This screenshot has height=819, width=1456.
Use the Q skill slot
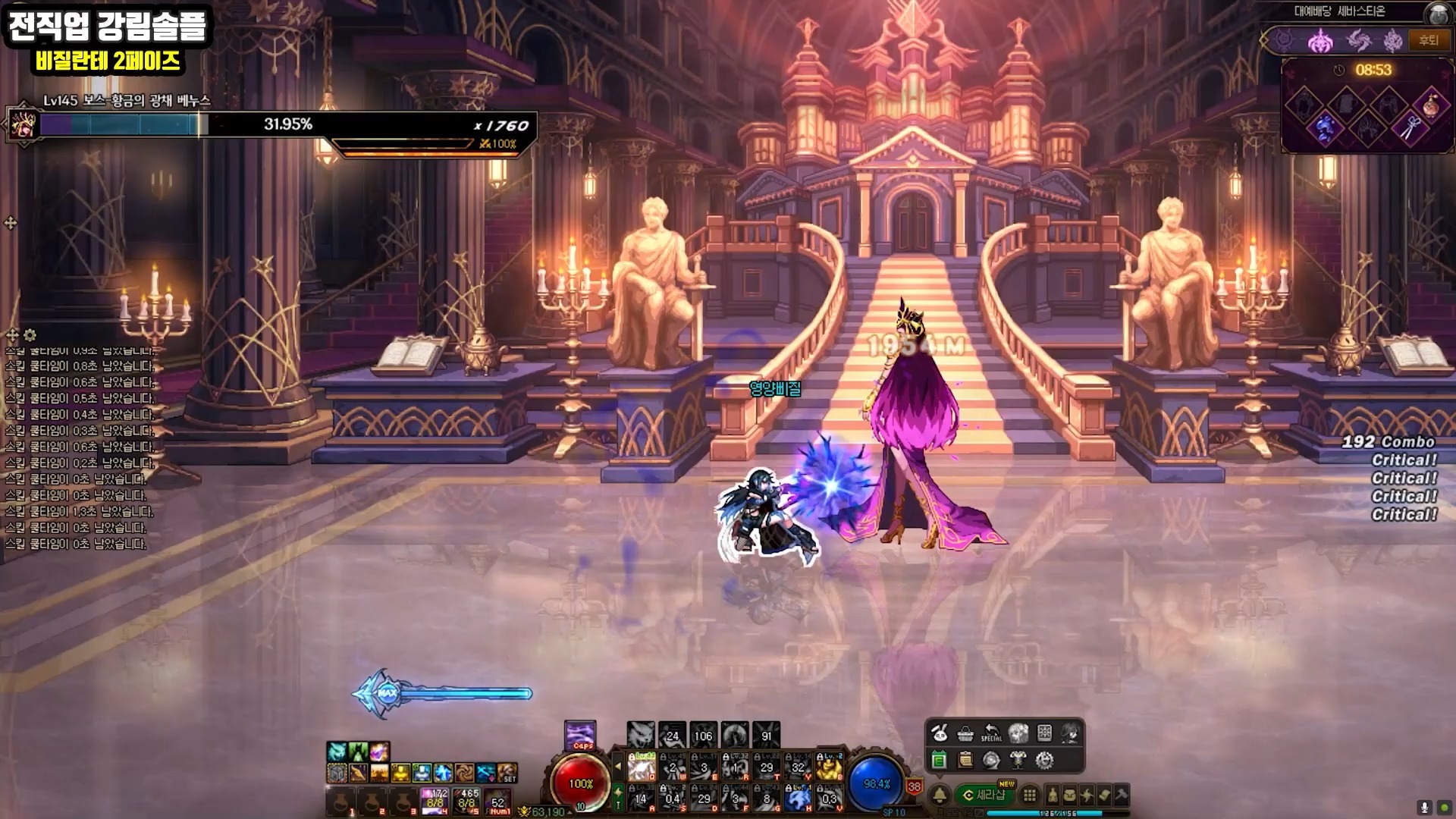(x=642, y=767)
